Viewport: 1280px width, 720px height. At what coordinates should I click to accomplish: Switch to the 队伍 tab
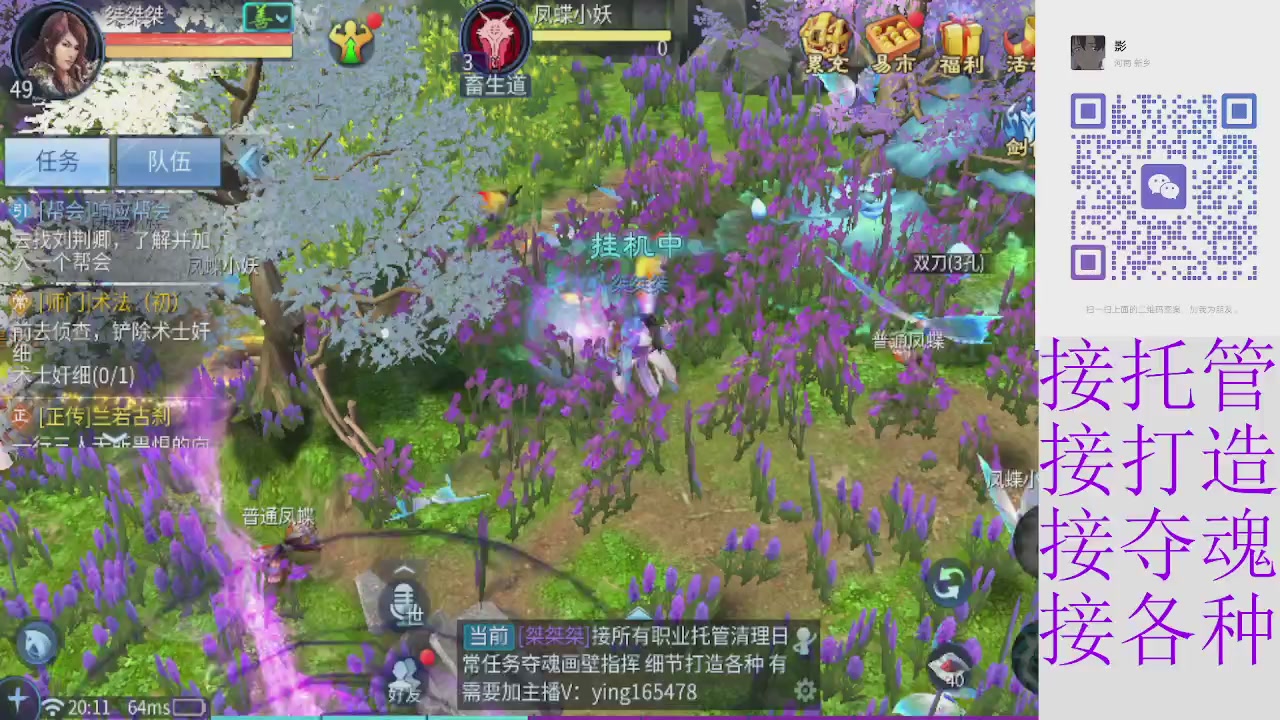click(x=166, y=162)
